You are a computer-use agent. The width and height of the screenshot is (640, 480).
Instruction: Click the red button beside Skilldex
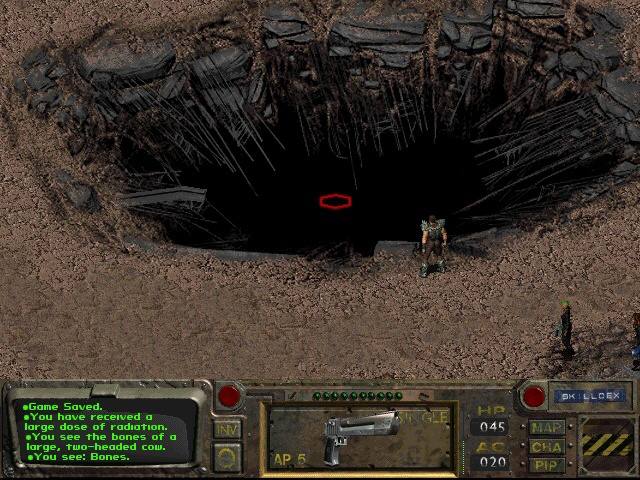point(534,396)
